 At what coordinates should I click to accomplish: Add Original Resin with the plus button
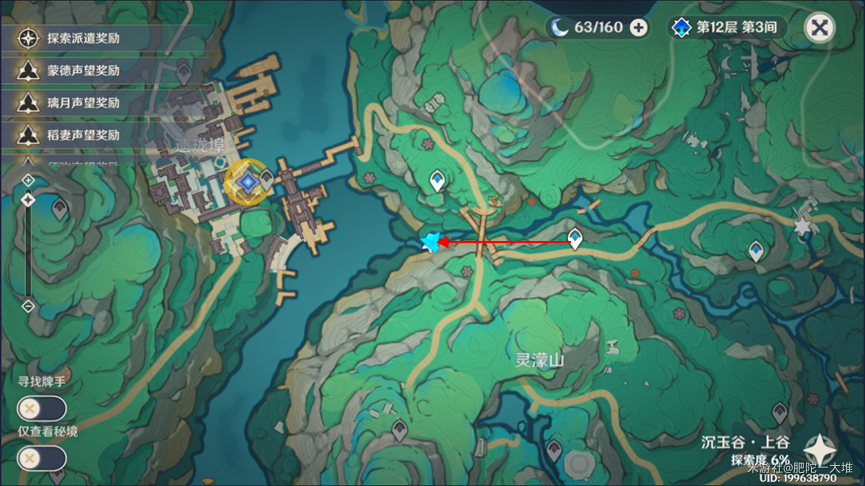point(638,27)
